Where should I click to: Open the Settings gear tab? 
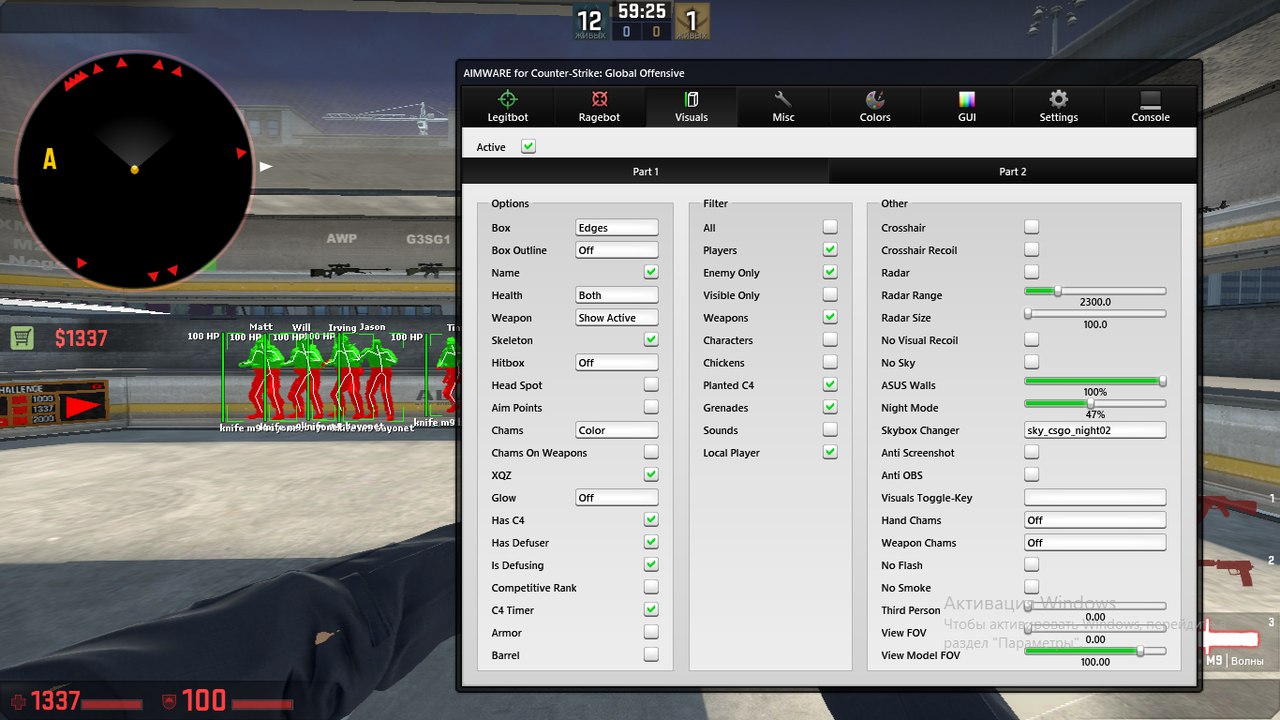point(1058,107)
